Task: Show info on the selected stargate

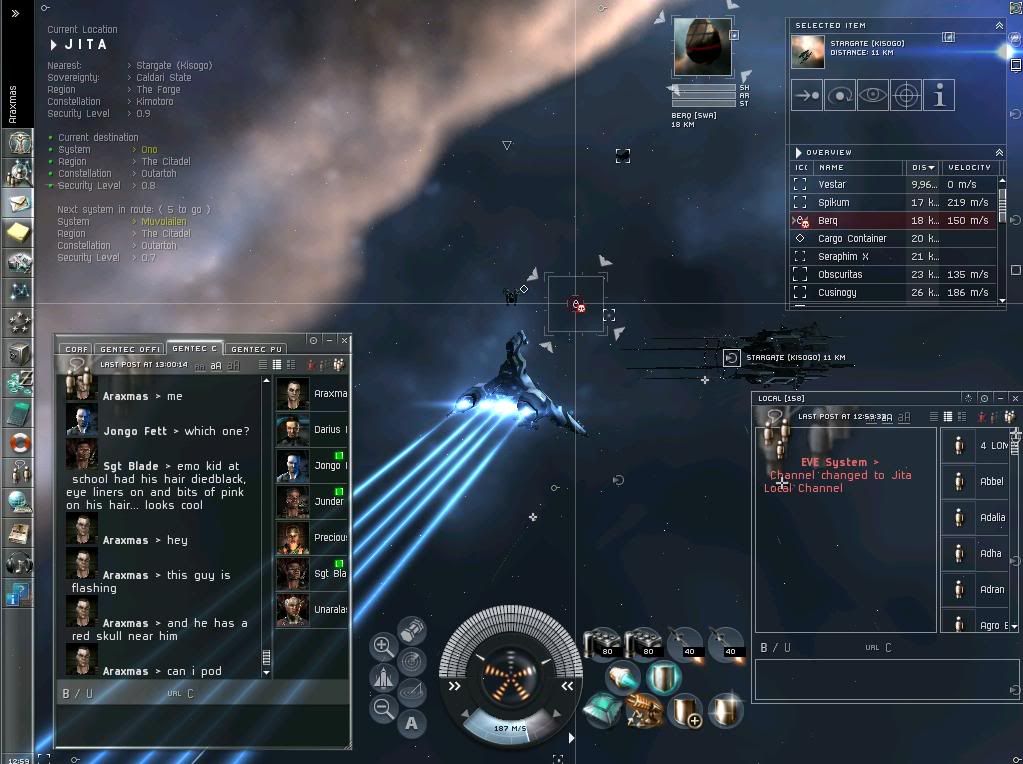Action: click(x=939, y=96)
